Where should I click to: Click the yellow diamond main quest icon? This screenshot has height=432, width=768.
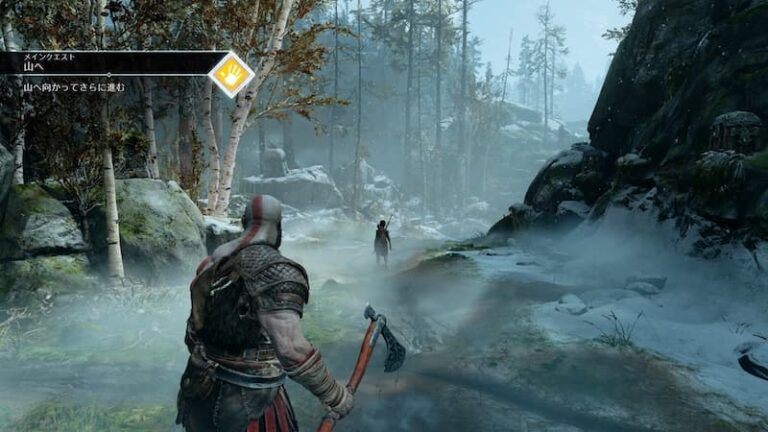tap(231, 73)
